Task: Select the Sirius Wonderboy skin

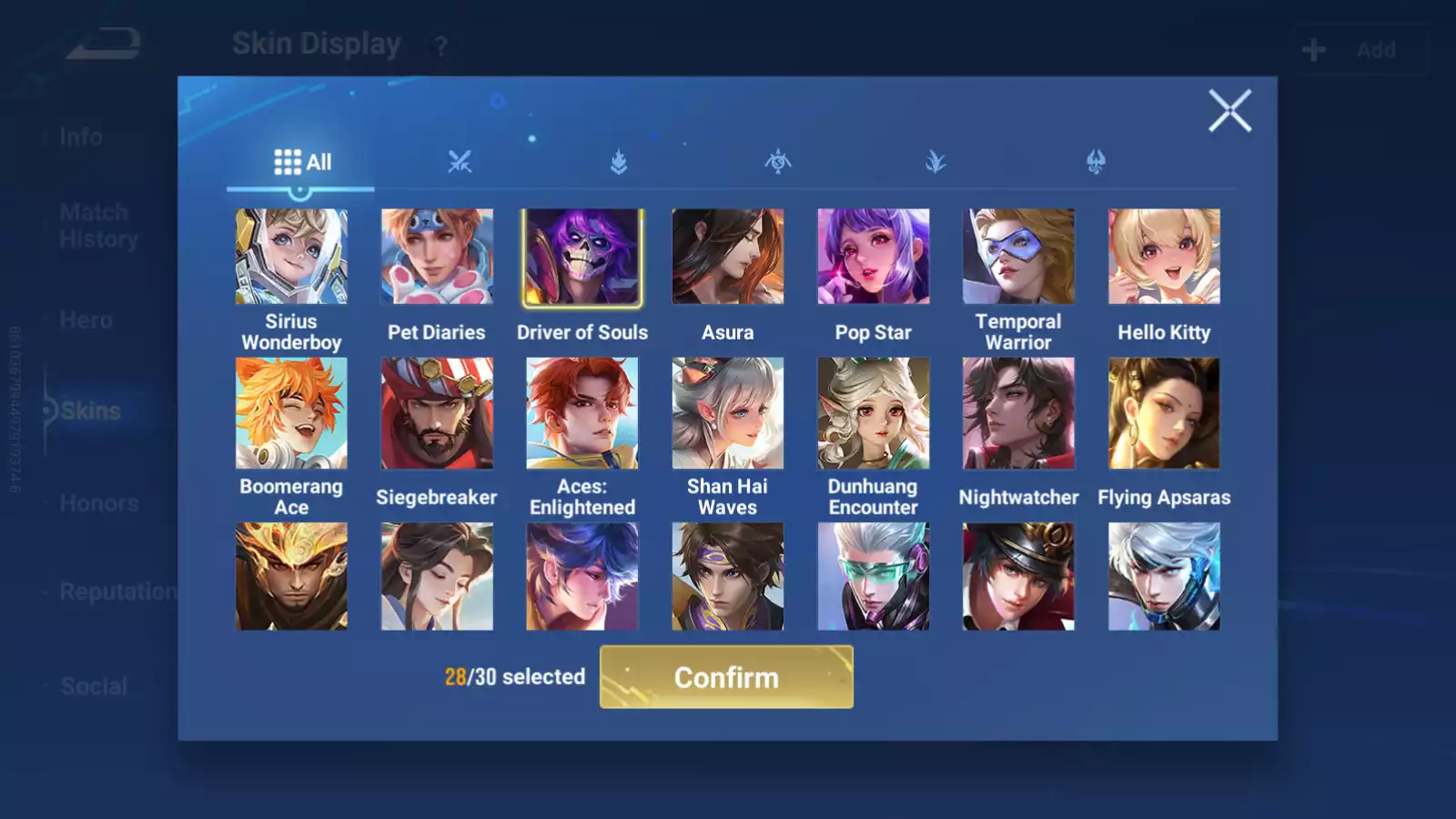Action: 291,258
